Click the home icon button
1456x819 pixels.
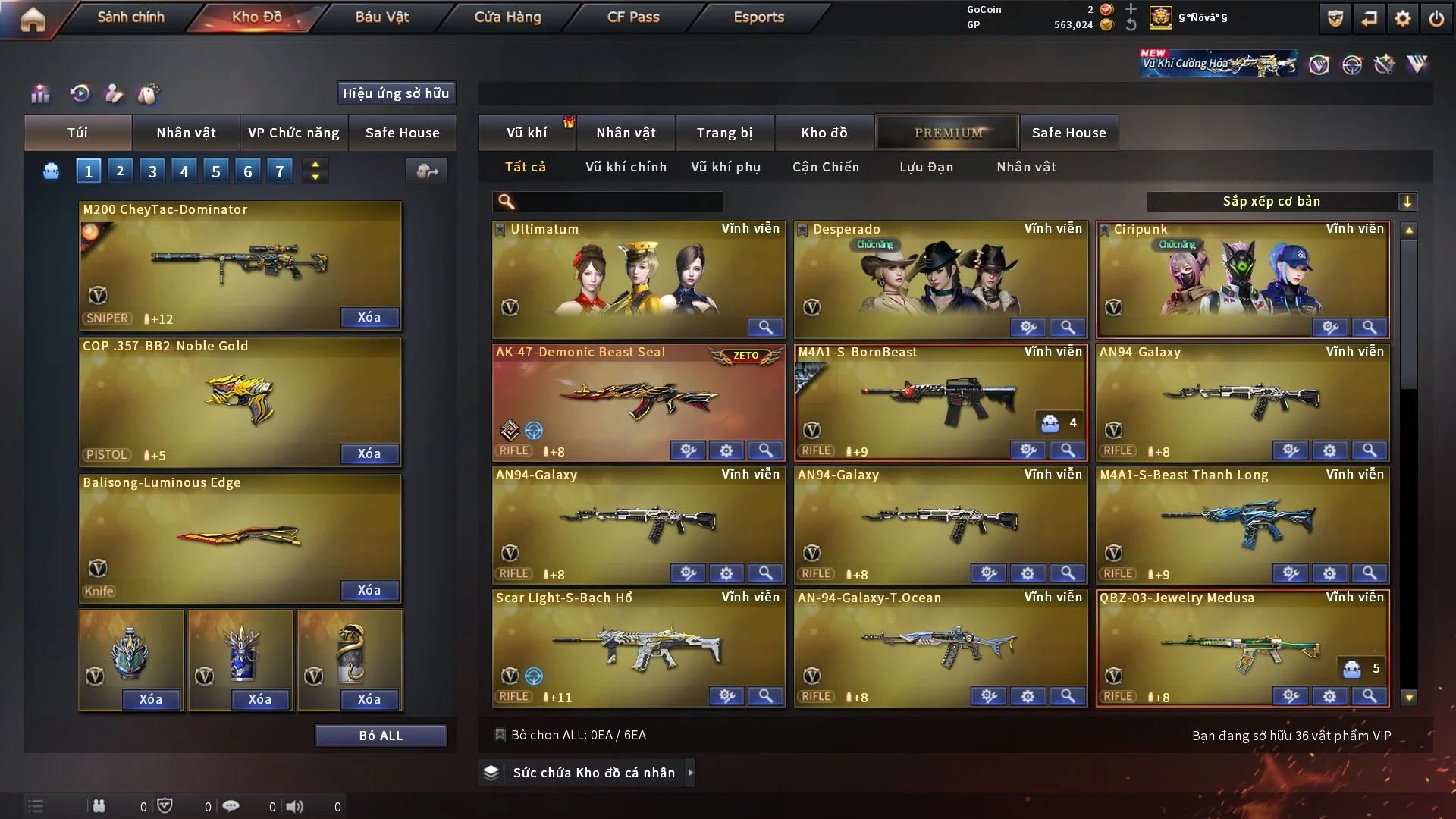coord(33,19)
